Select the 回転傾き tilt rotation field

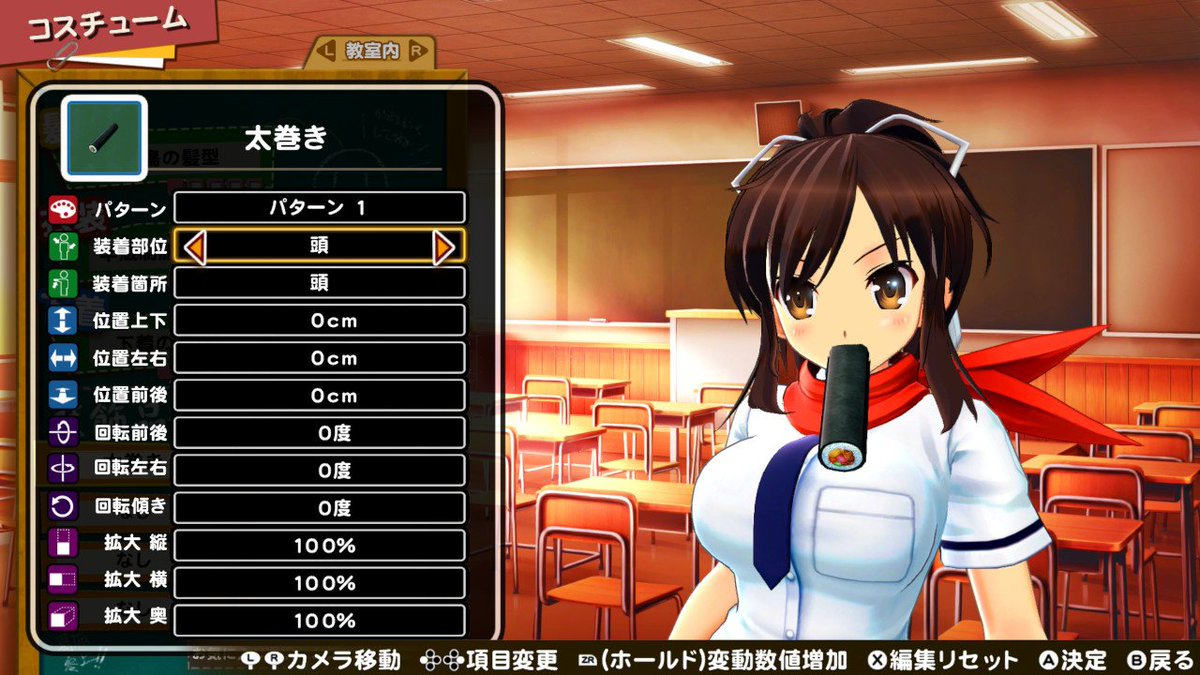click(319, 508)
